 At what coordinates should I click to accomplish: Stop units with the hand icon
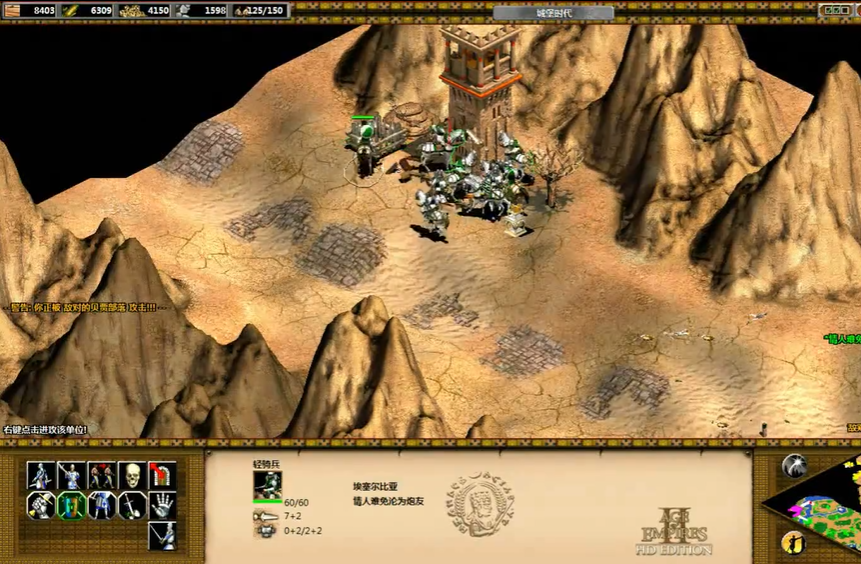coord(162,506)
